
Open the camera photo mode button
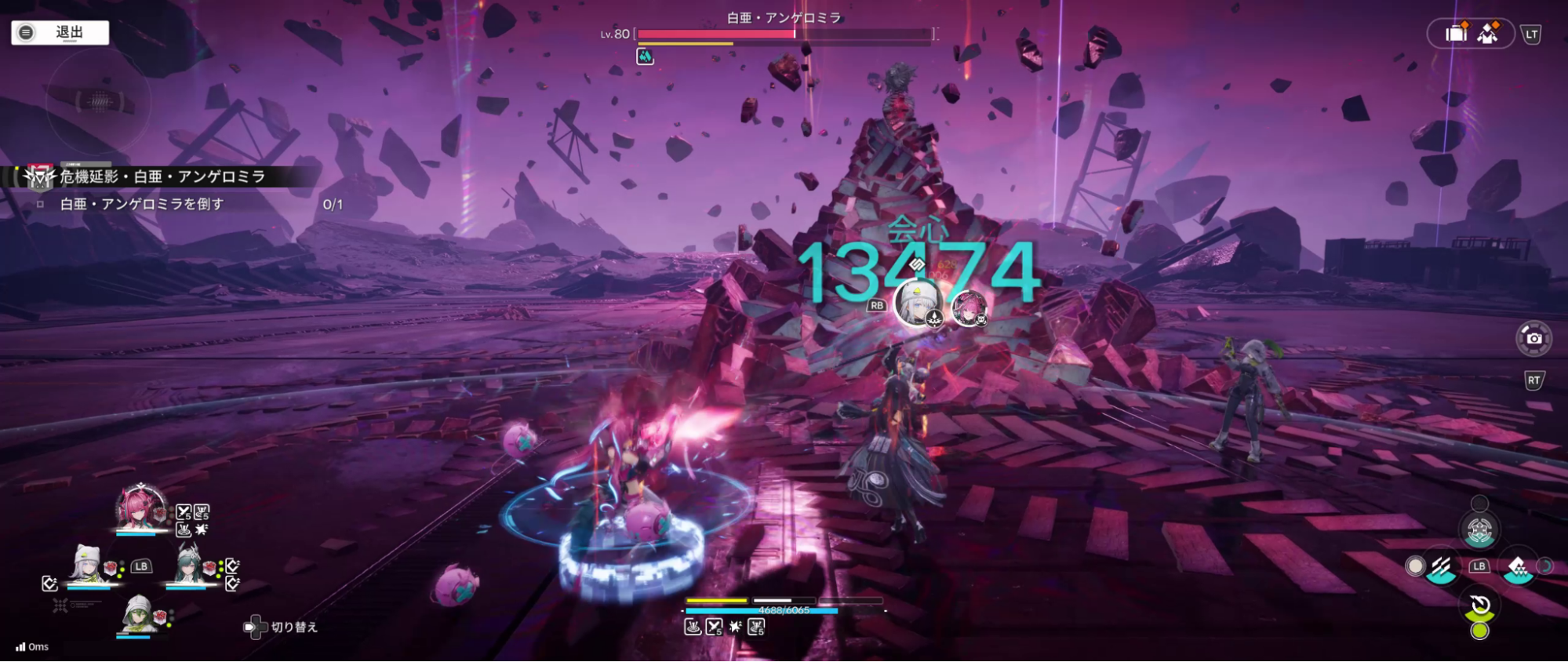1533,339
